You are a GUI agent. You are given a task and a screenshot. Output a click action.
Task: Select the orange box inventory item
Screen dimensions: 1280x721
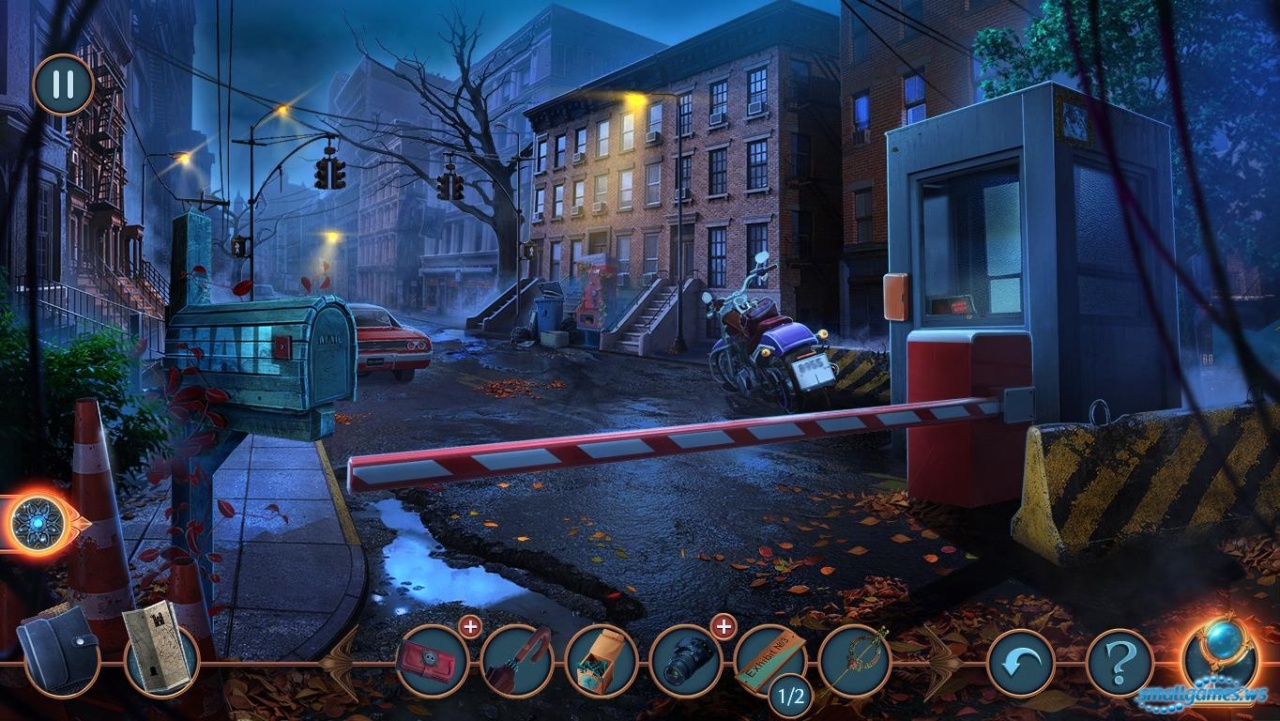click(601, 661)
